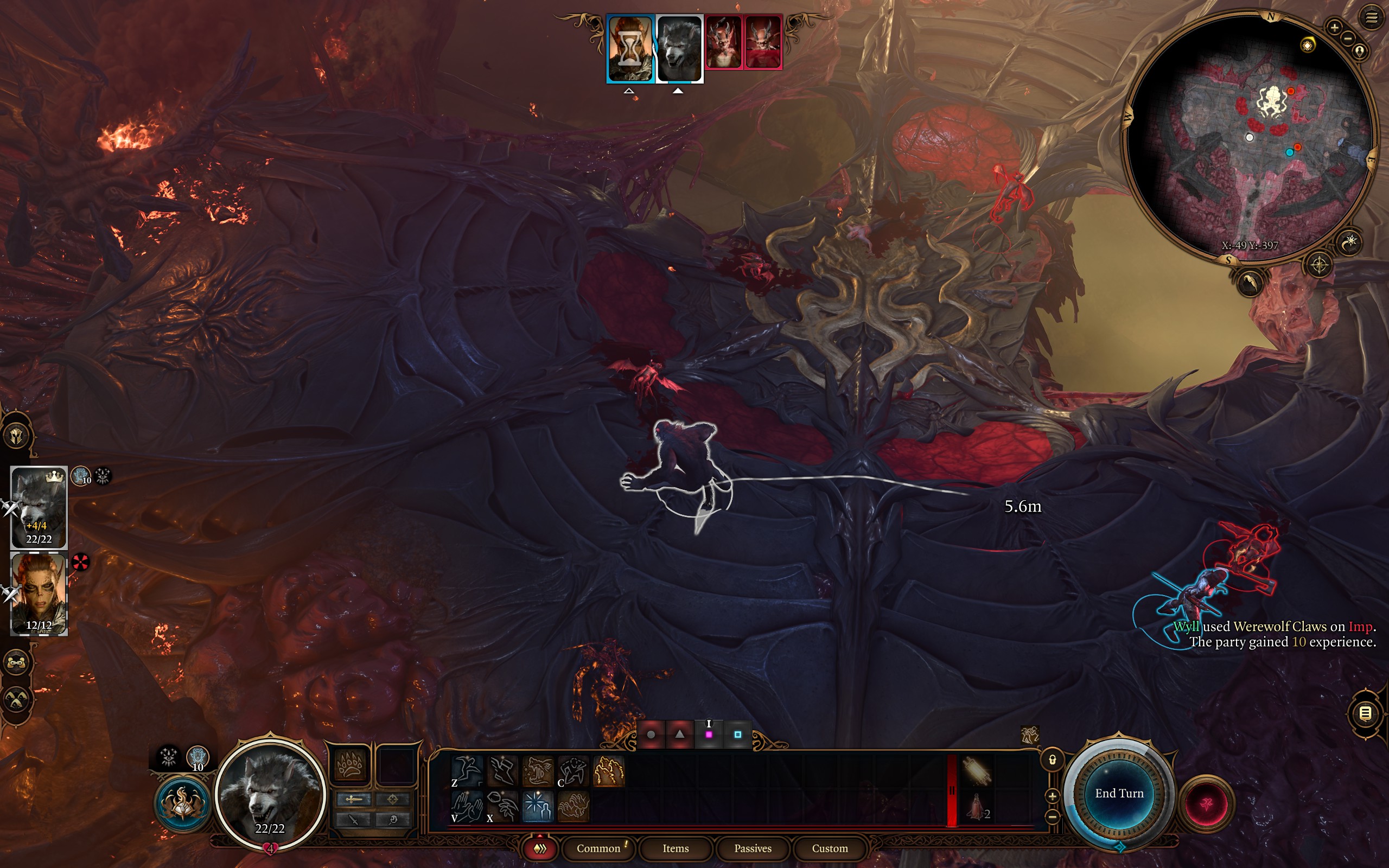Select the werewolf party portrait
The width and height of the screenshot is (1389, 868).
(x=39, y=507)
